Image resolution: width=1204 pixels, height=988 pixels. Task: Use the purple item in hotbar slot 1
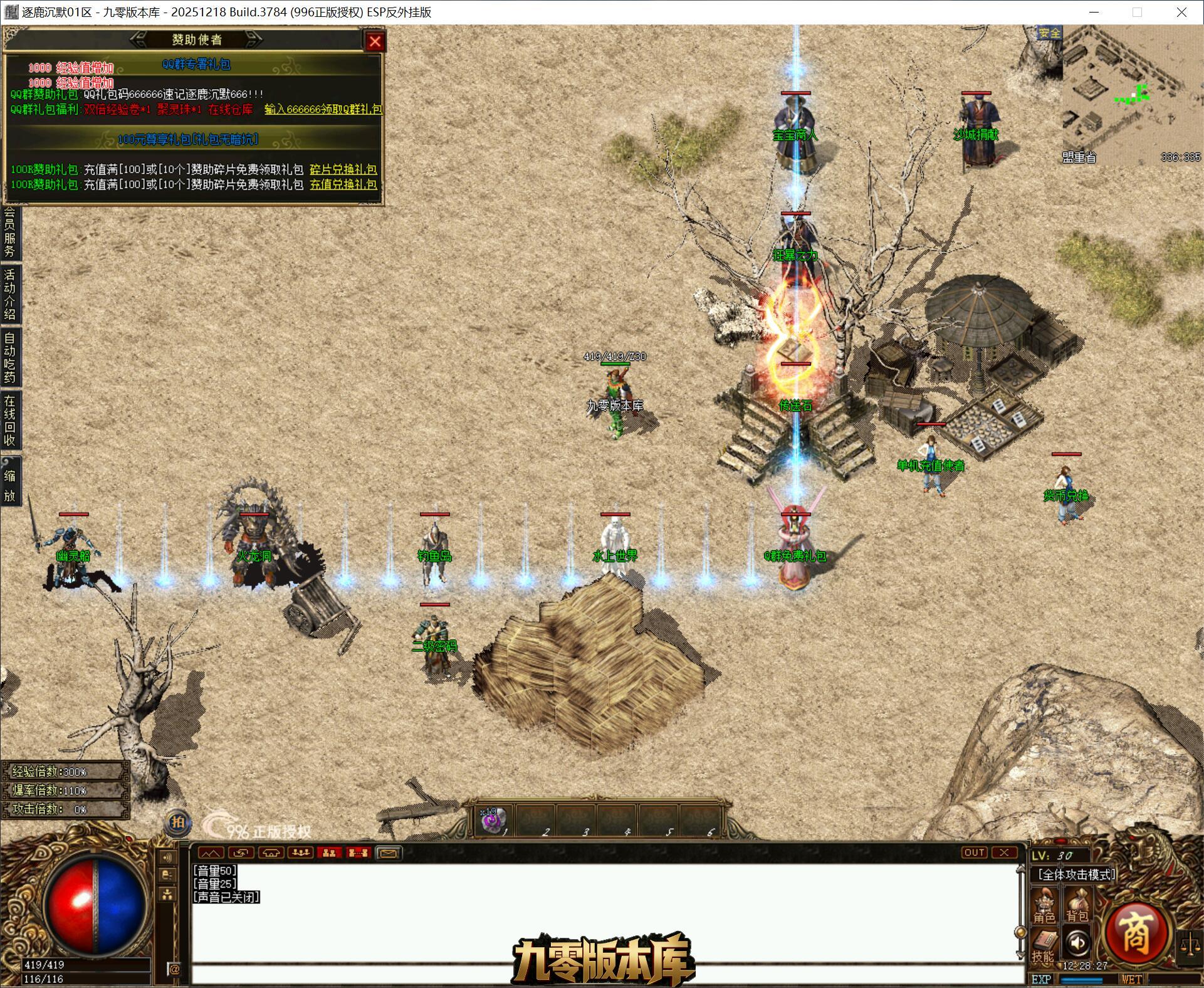tap(493, 821)
